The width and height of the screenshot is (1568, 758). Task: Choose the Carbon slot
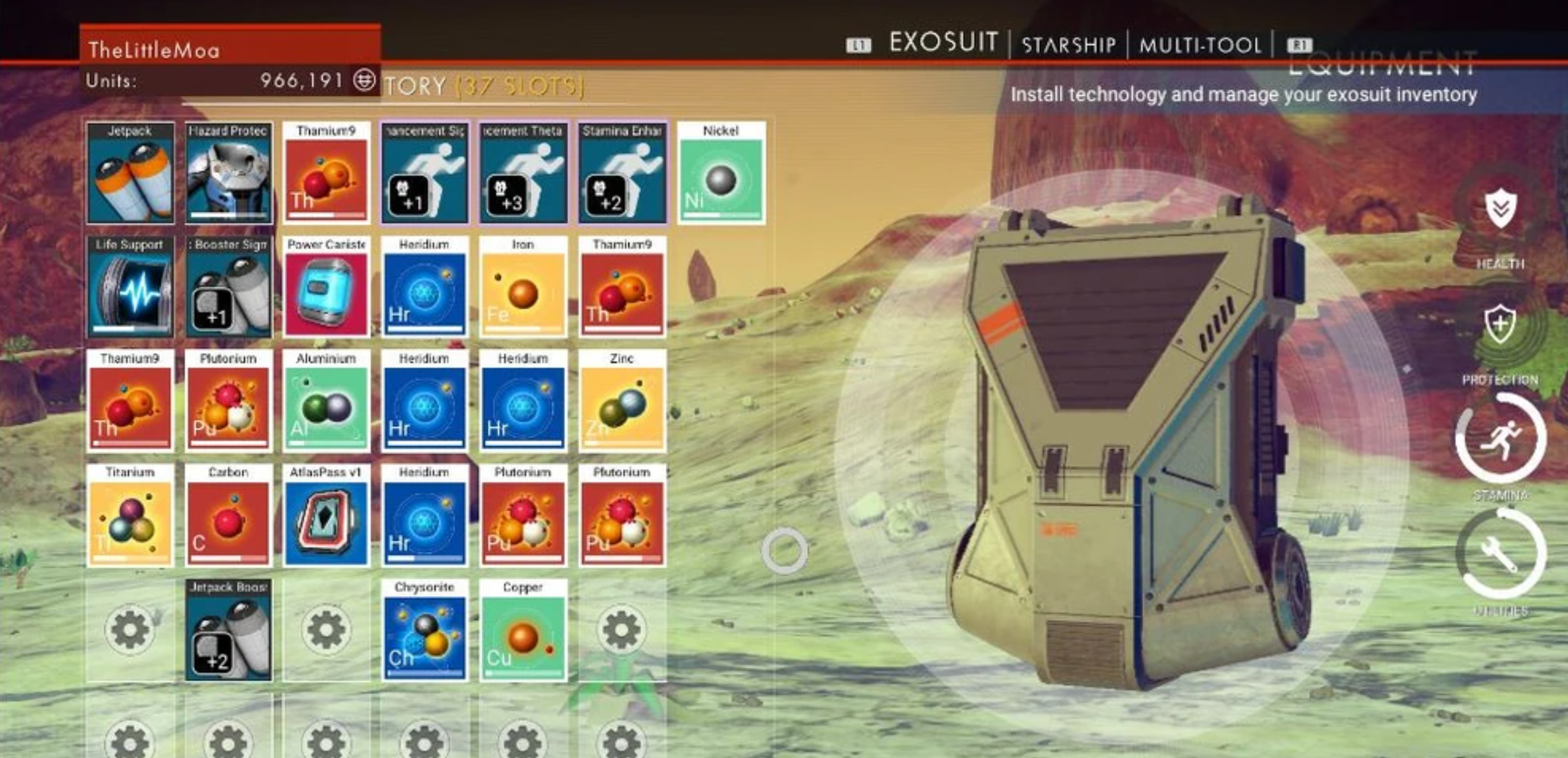click(x=229, y=515)
